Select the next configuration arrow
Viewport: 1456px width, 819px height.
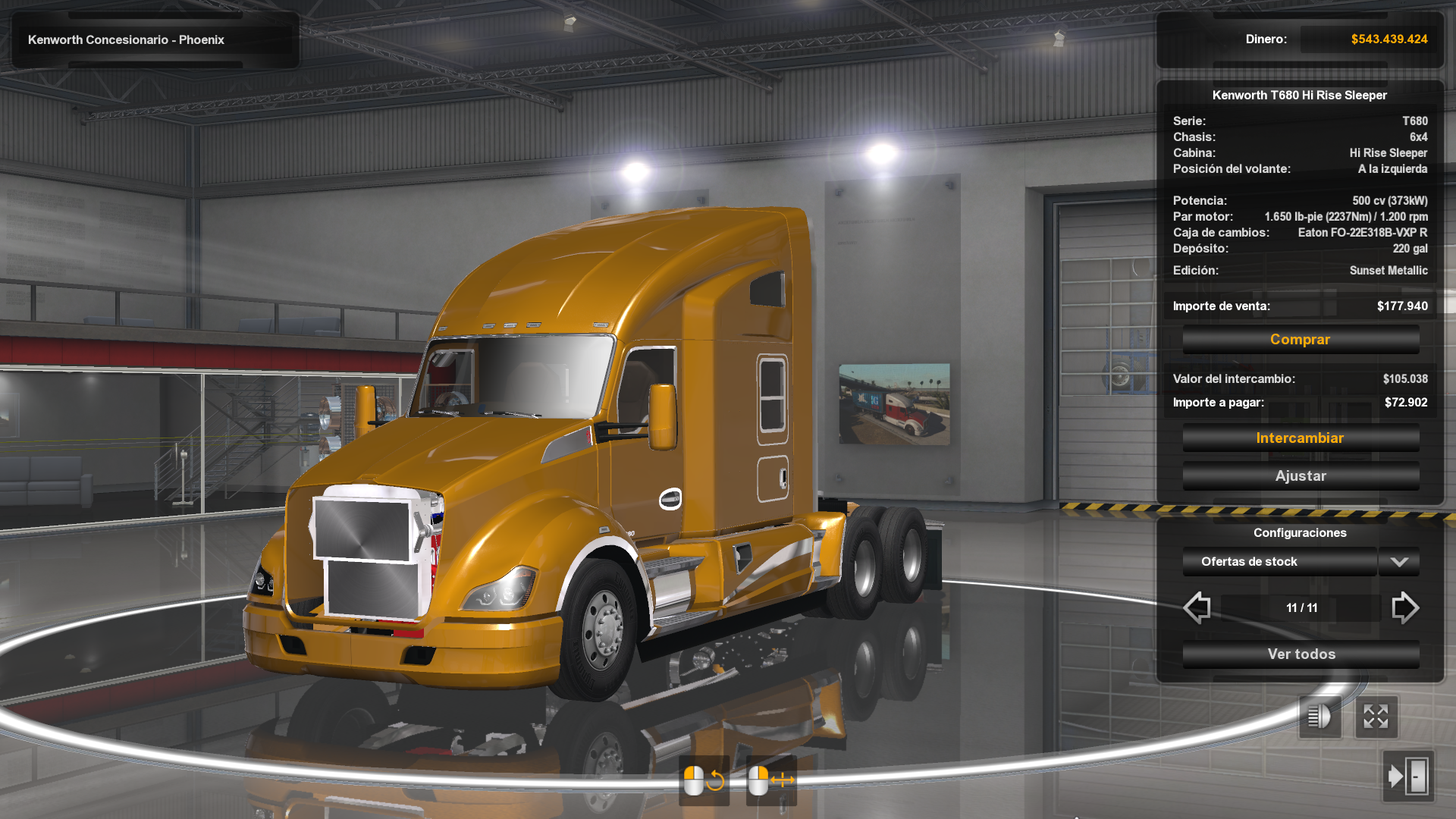pos(1407,607)
